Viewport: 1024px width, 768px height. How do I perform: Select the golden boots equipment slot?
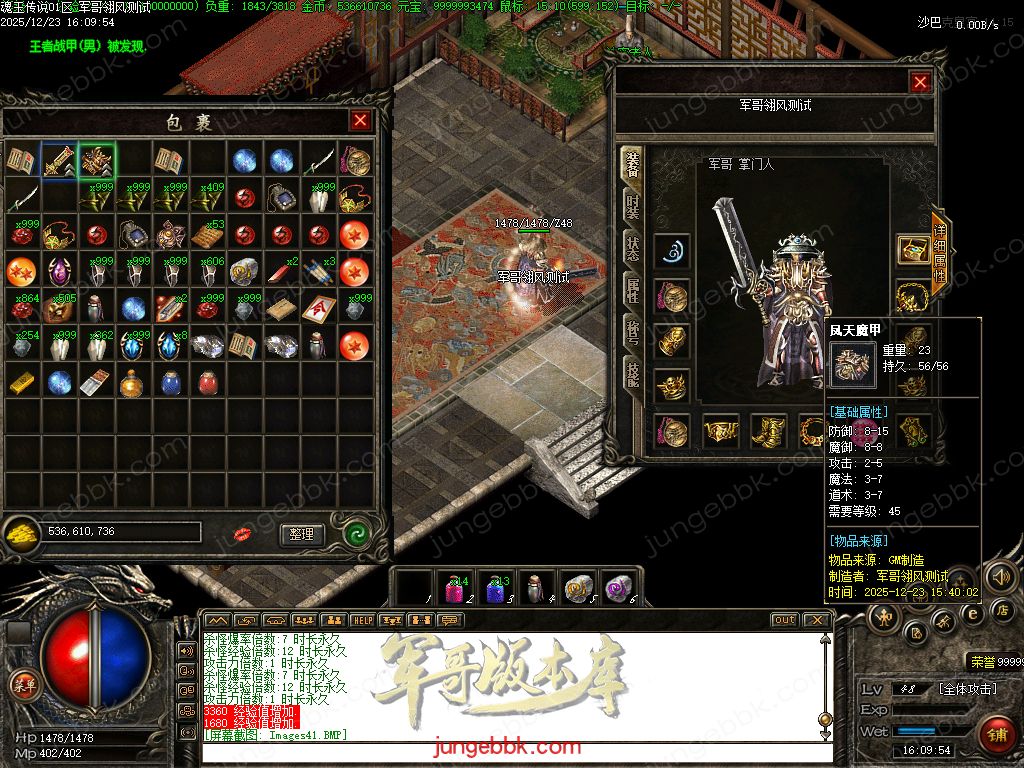coord(768,431)
